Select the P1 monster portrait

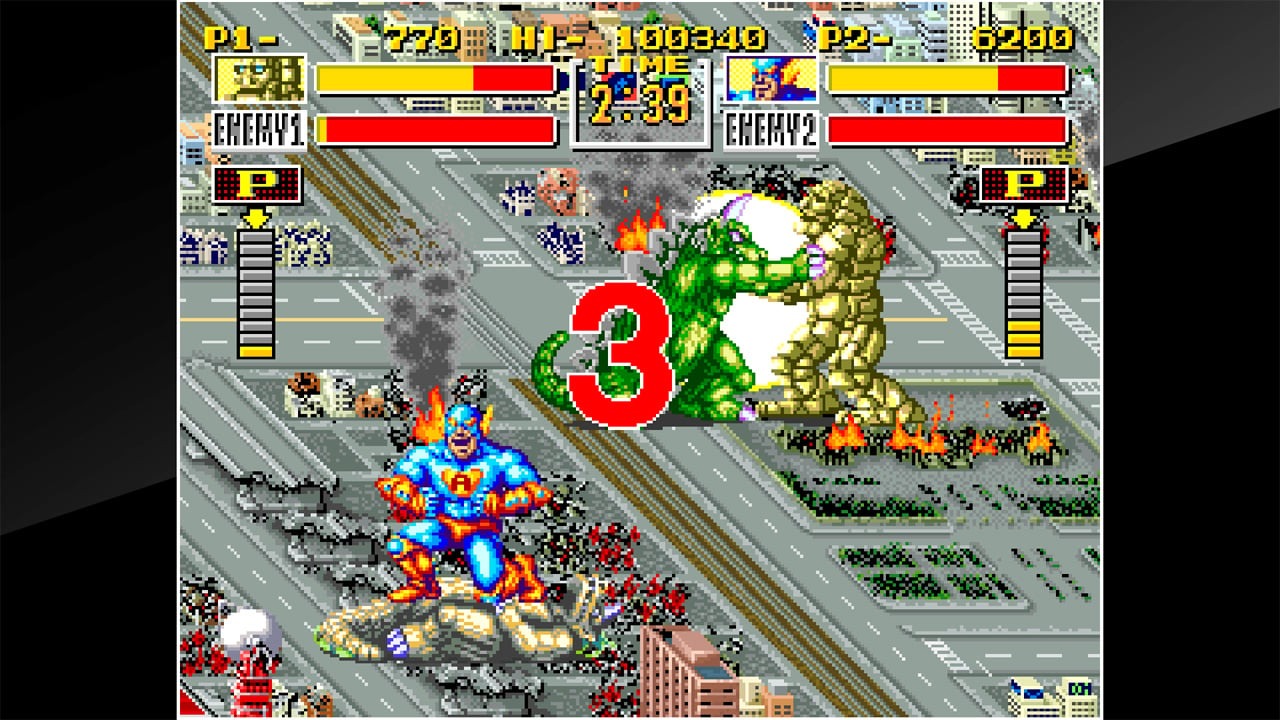(258, 79)
